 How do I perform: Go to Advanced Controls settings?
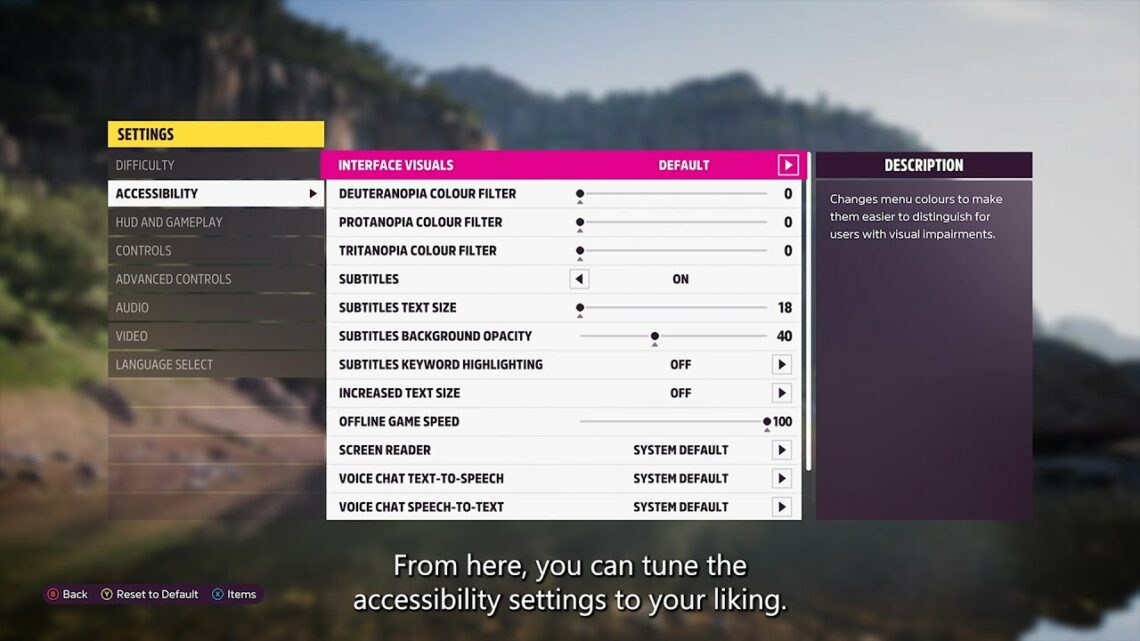coord(173,279)
